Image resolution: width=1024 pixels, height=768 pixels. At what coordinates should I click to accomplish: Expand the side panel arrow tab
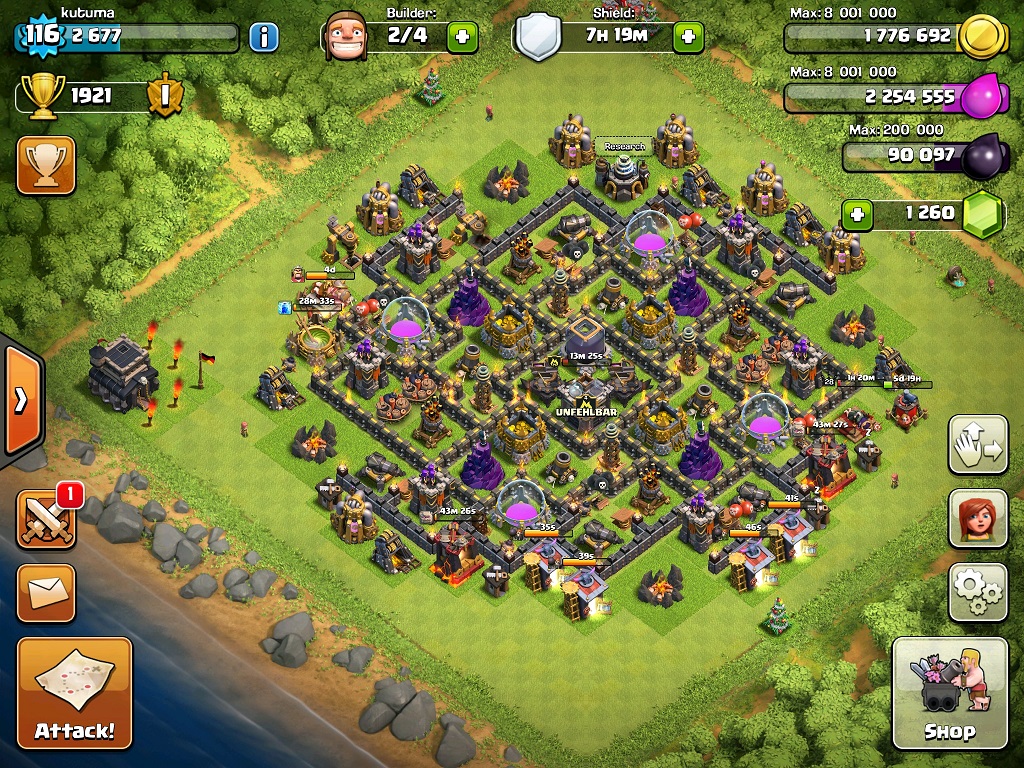[20, 400]
